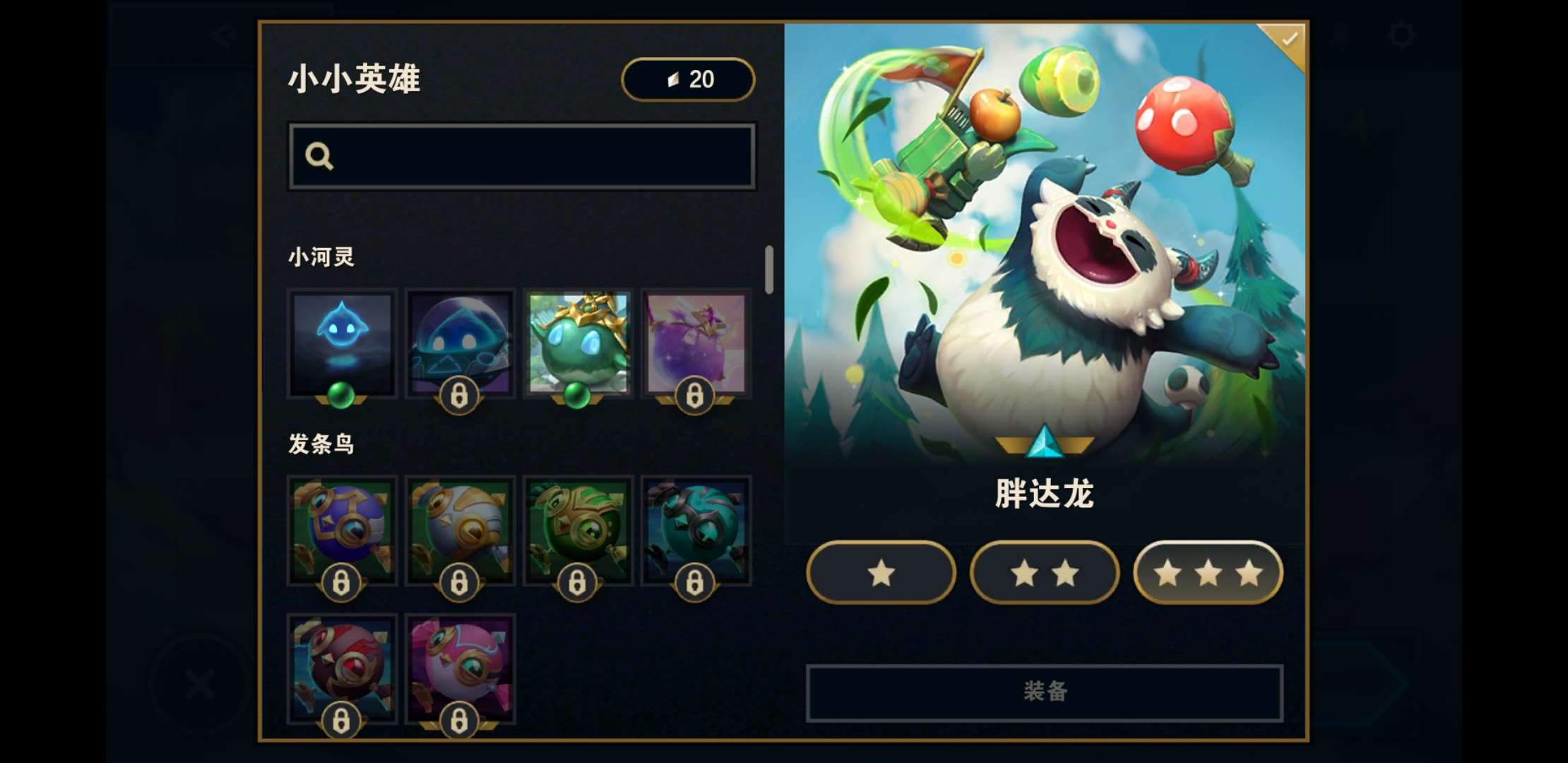Toggle the 1-star view of 胖达龙
This screenshot has width=1568, height=763.
coord(881,574)
